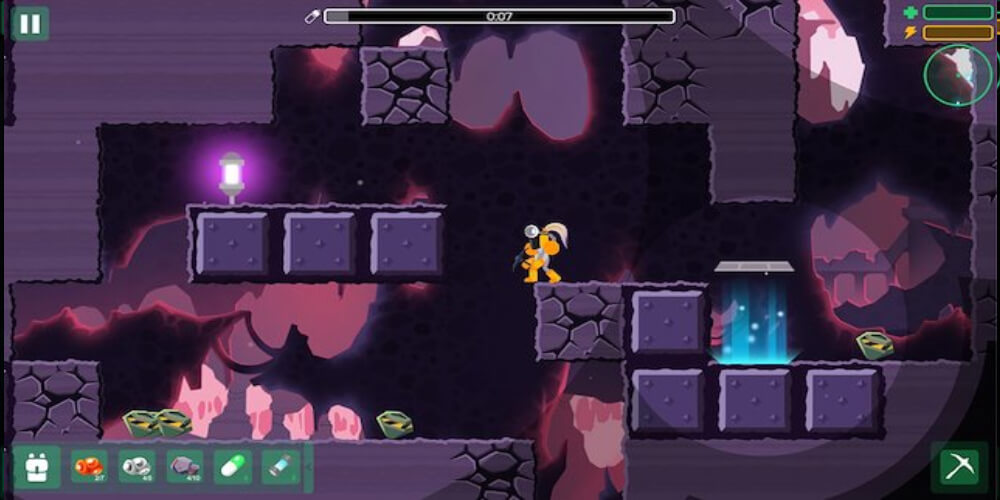The width and height of the screenshot is (1000, 500).
Task: Select the white ore slot
Action: click(x=136, y=466)
